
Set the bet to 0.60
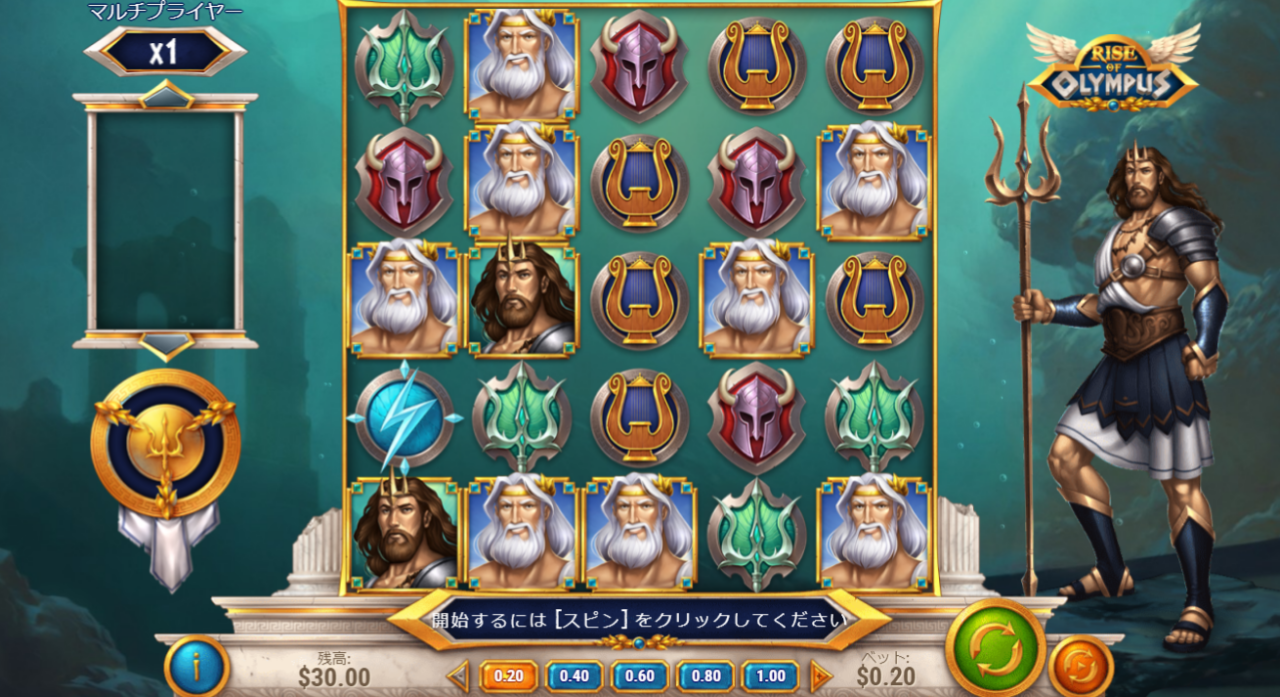[x=640, y=676]
